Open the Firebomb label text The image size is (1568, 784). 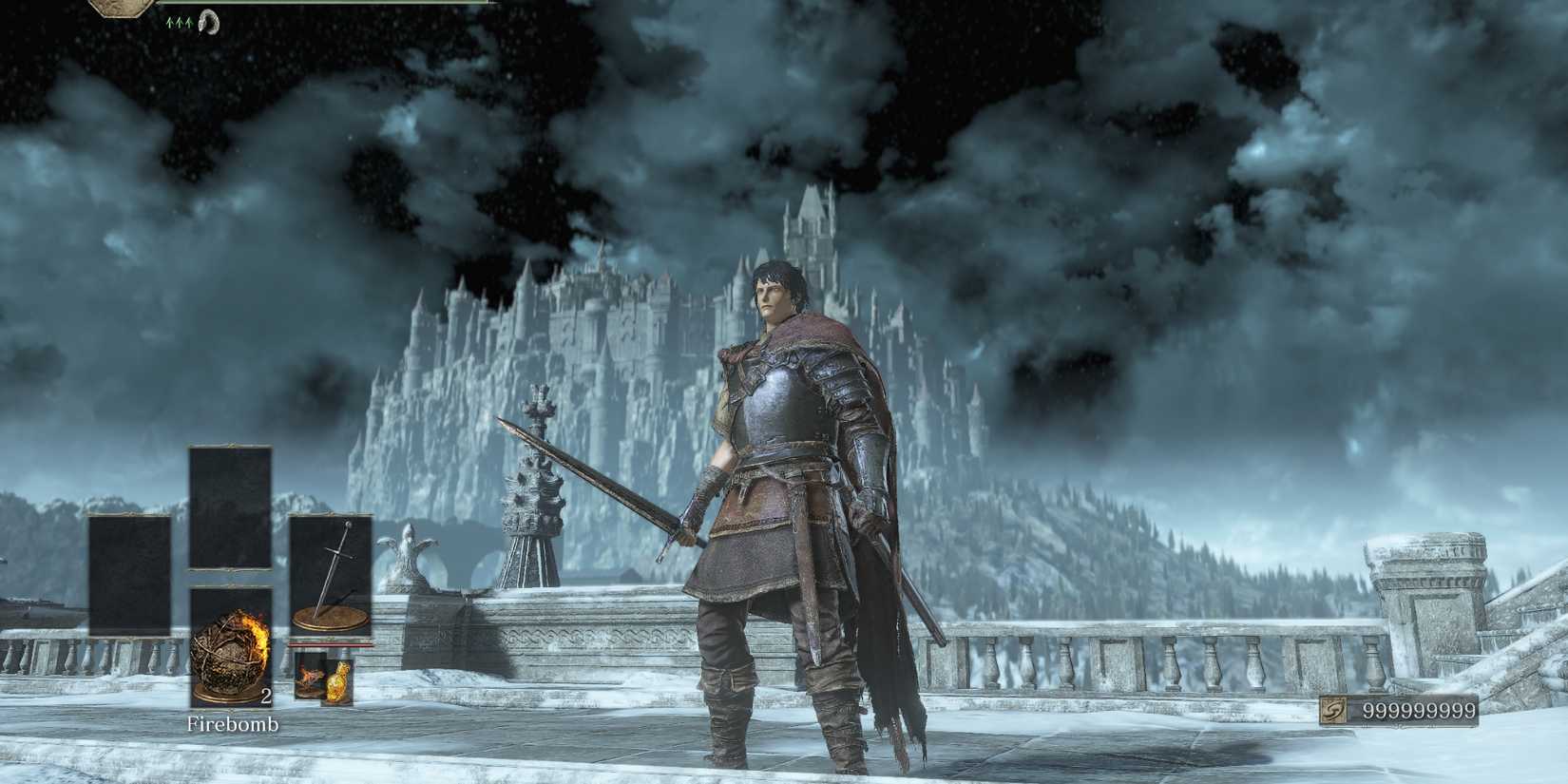233,724
